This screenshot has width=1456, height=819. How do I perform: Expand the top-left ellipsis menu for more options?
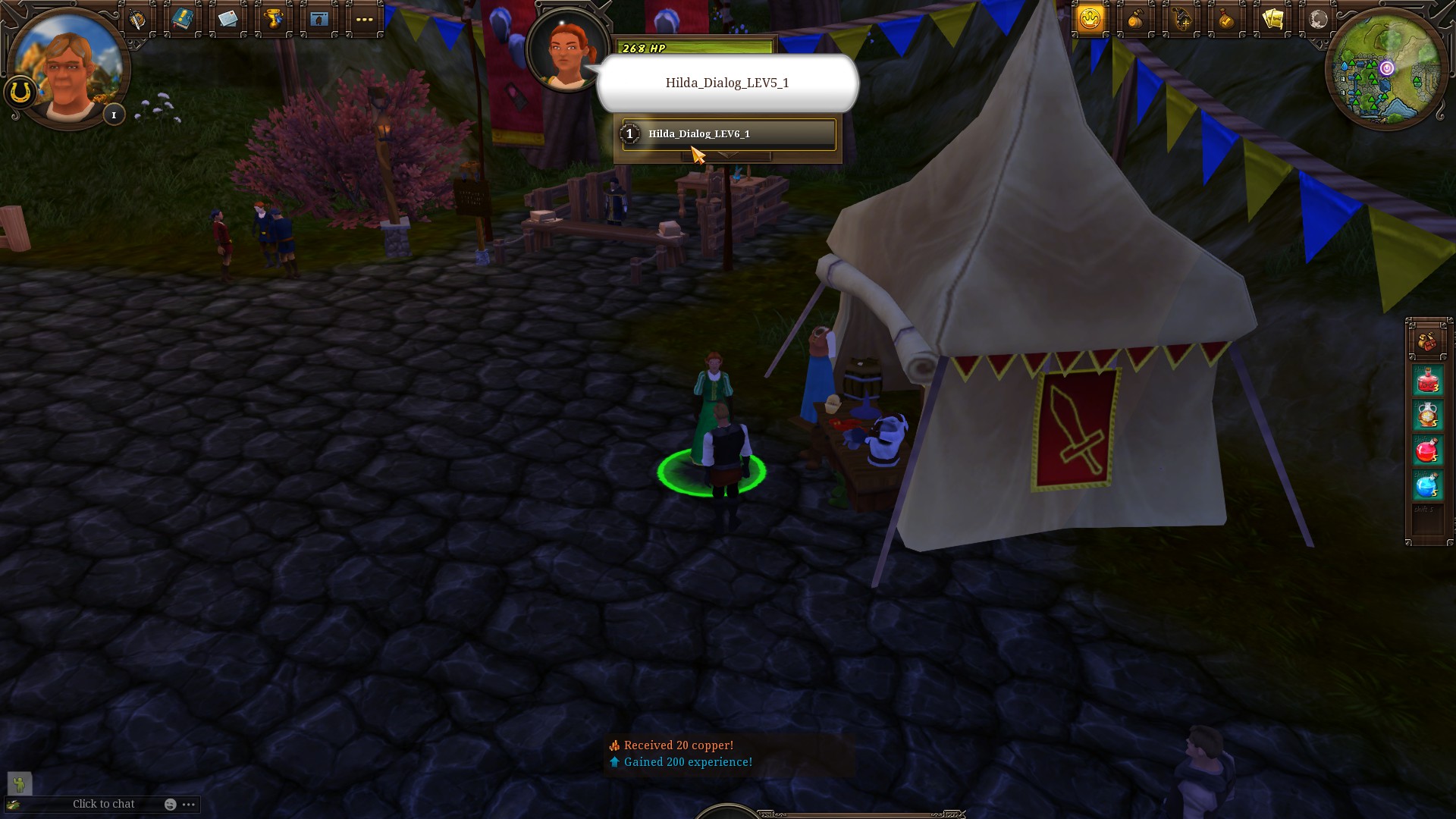[364, 19]
